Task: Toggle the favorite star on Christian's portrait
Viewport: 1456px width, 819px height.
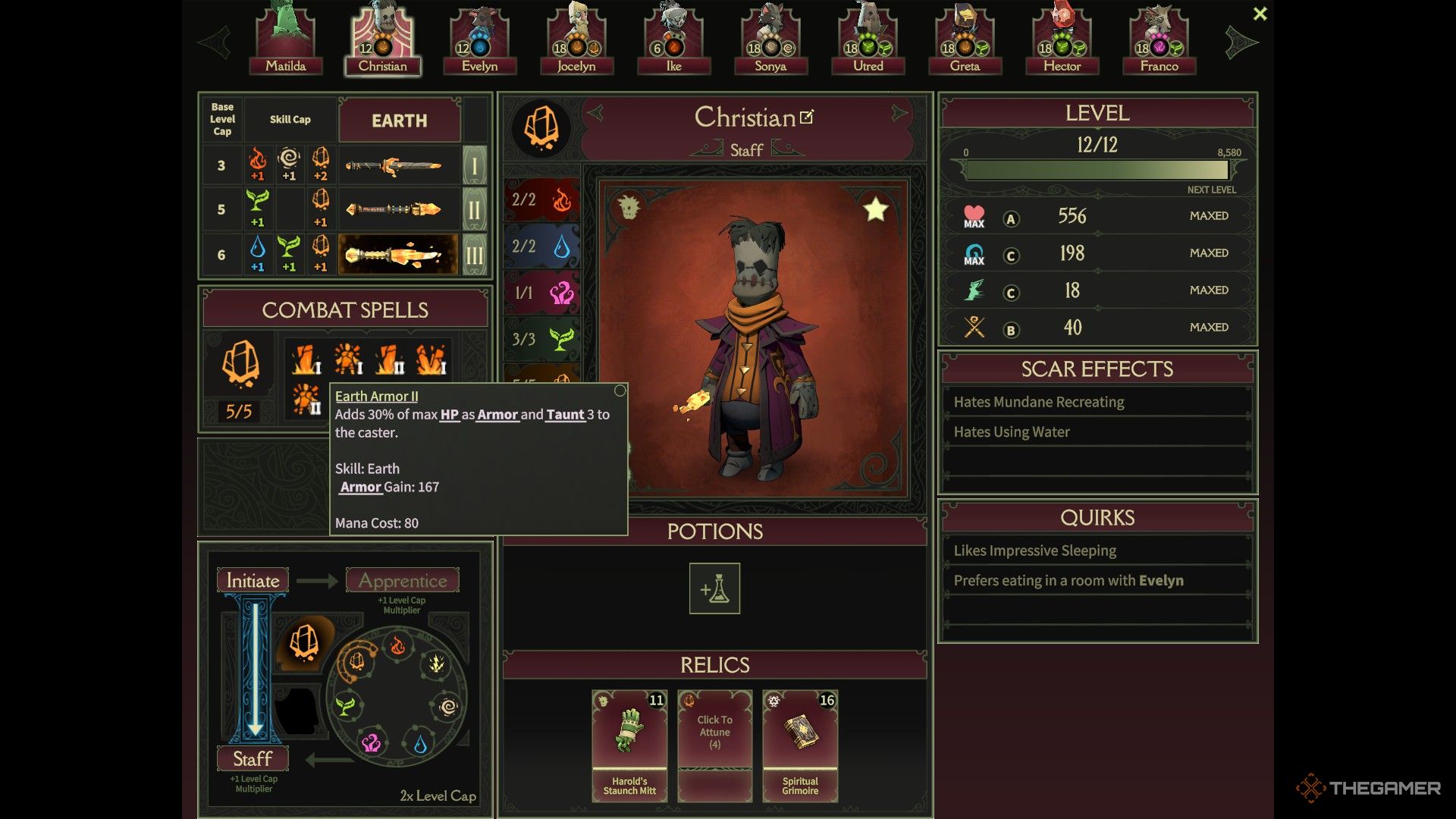Action: coord(875,209)
